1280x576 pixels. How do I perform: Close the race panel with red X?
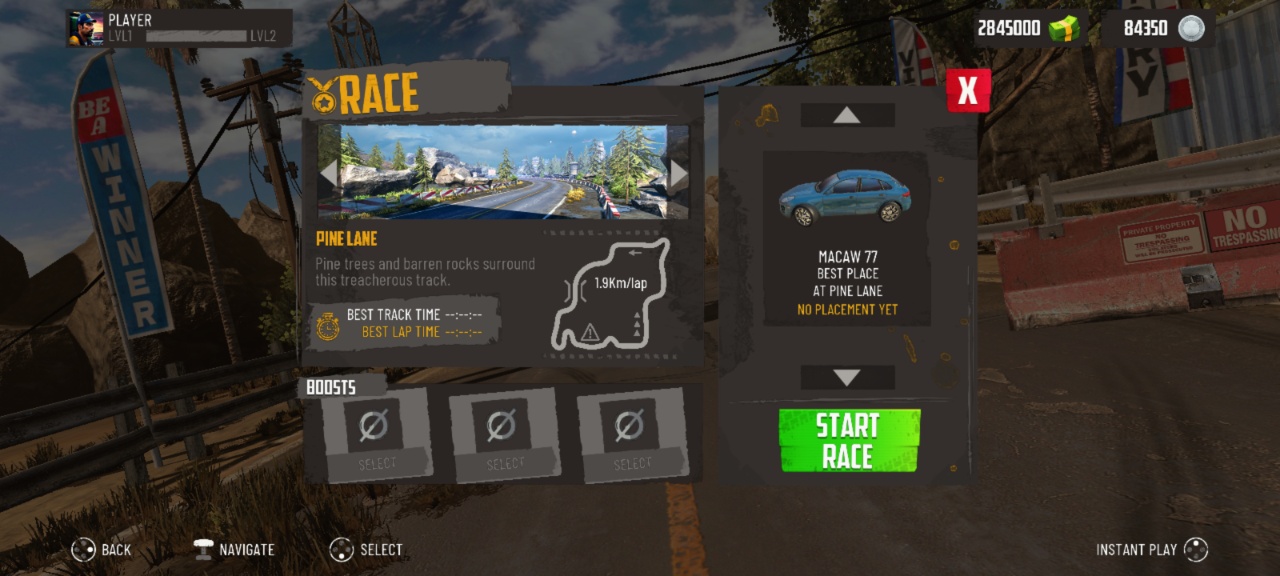[968, 91]
